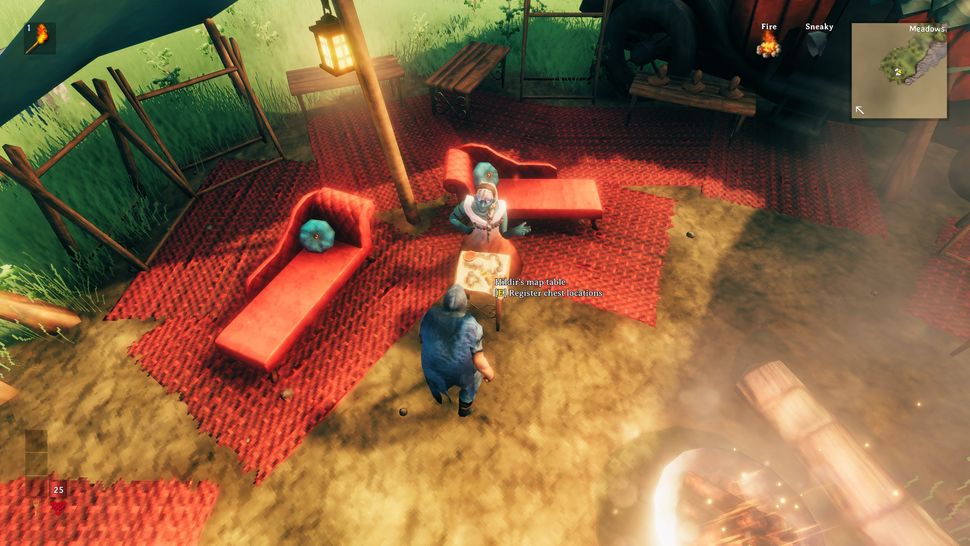The height and width of the screenshot is (546, 970).
Task: Select the torch in hotbar slot 1
Action: [40, 38]
